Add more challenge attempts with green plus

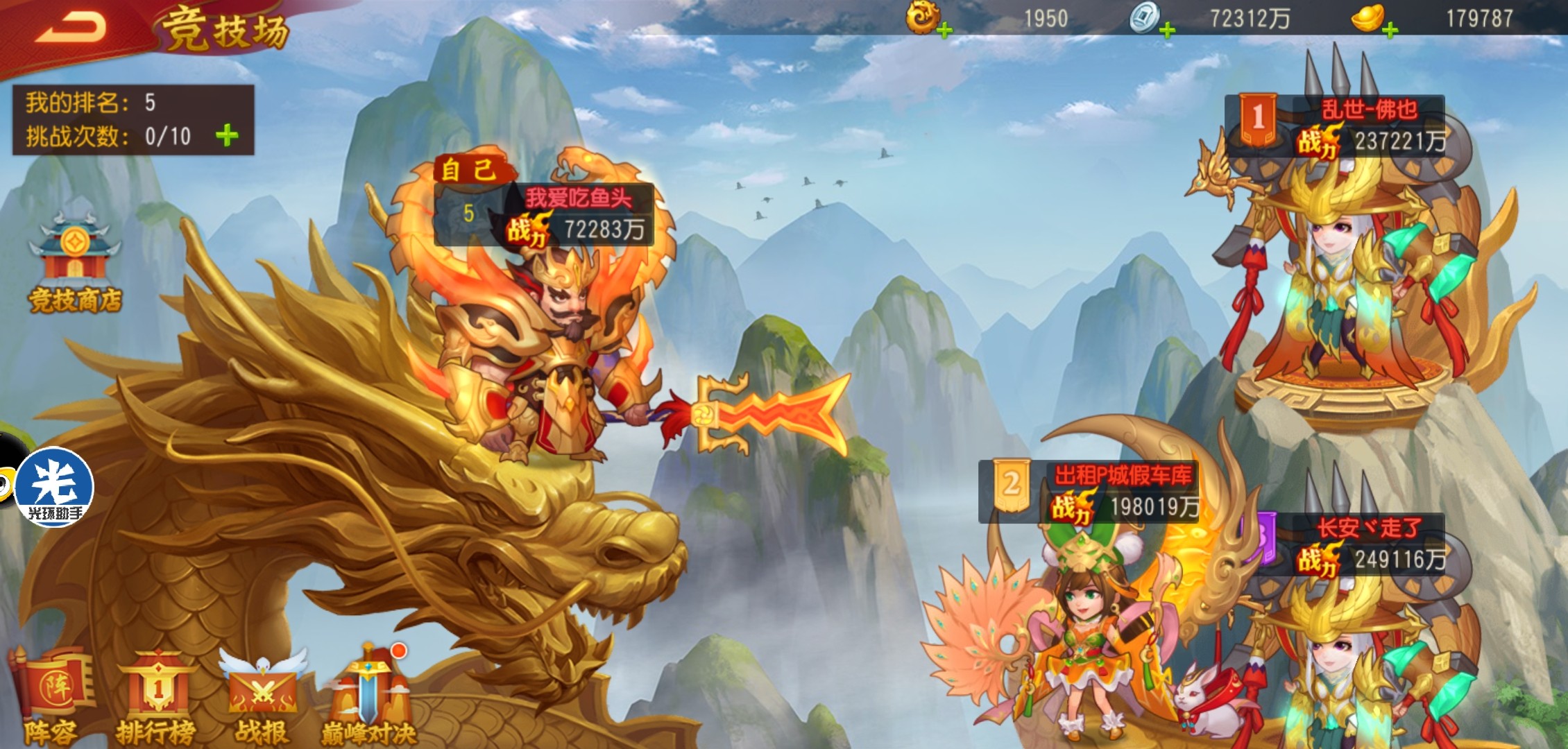pos(227,136)
